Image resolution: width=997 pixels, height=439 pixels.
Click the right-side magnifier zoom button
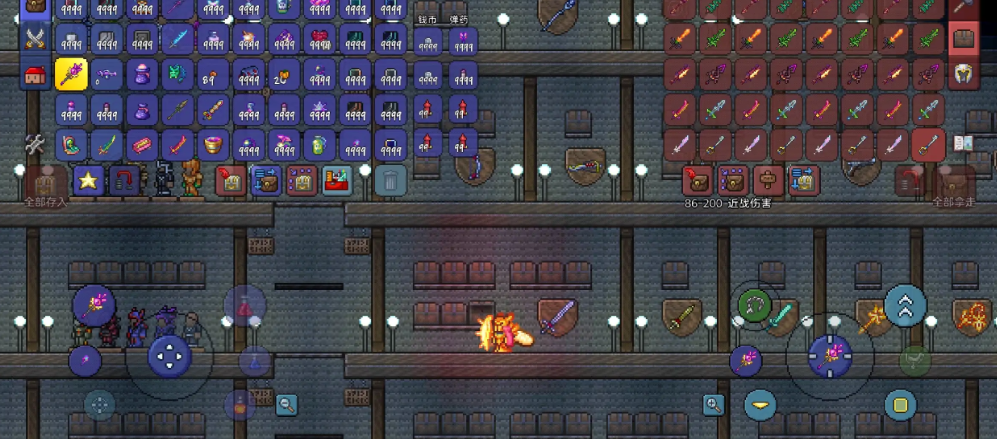click(x=713, y=404)
